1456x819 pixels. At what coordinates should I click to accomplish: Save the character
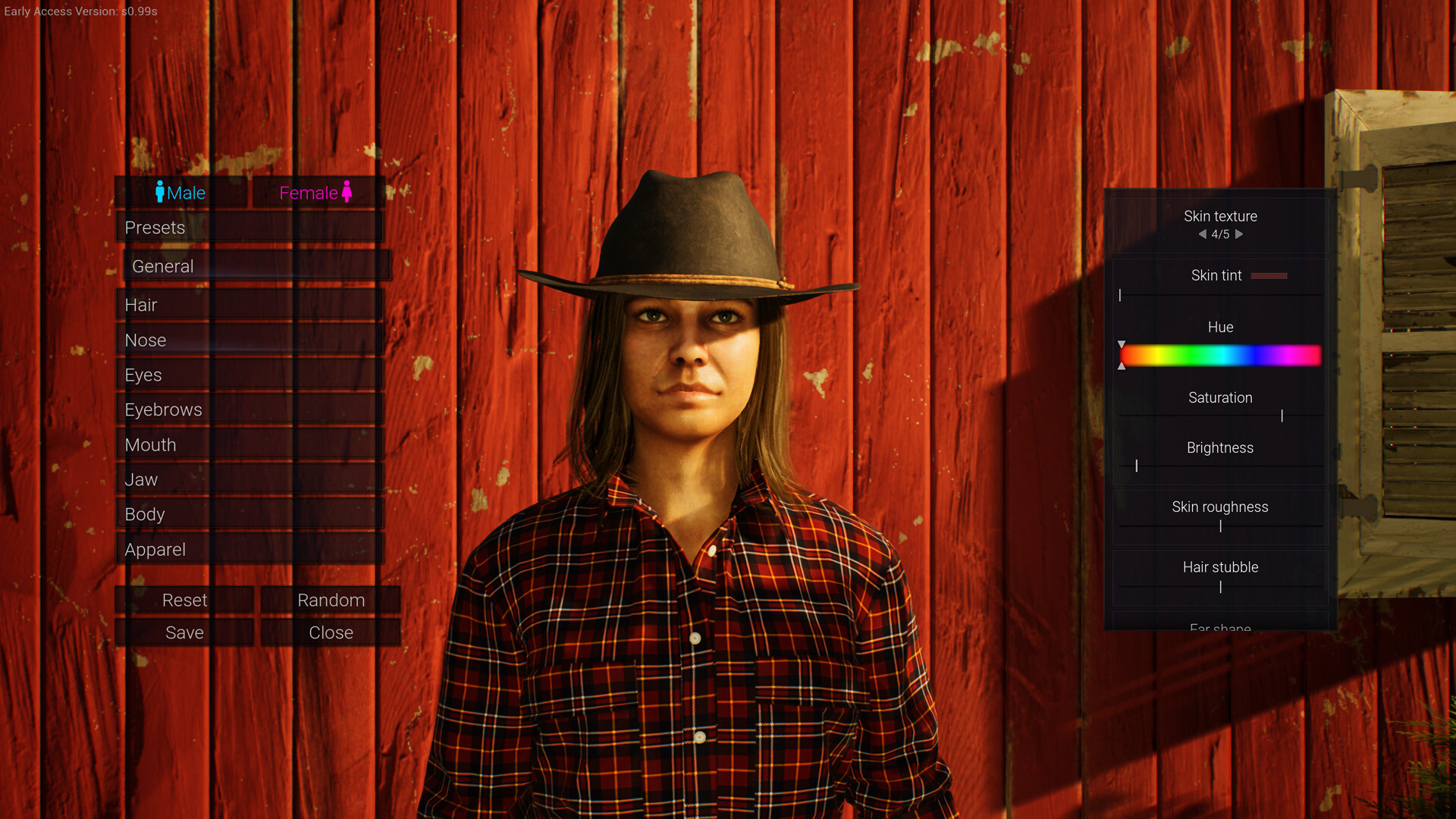(184, 632)
